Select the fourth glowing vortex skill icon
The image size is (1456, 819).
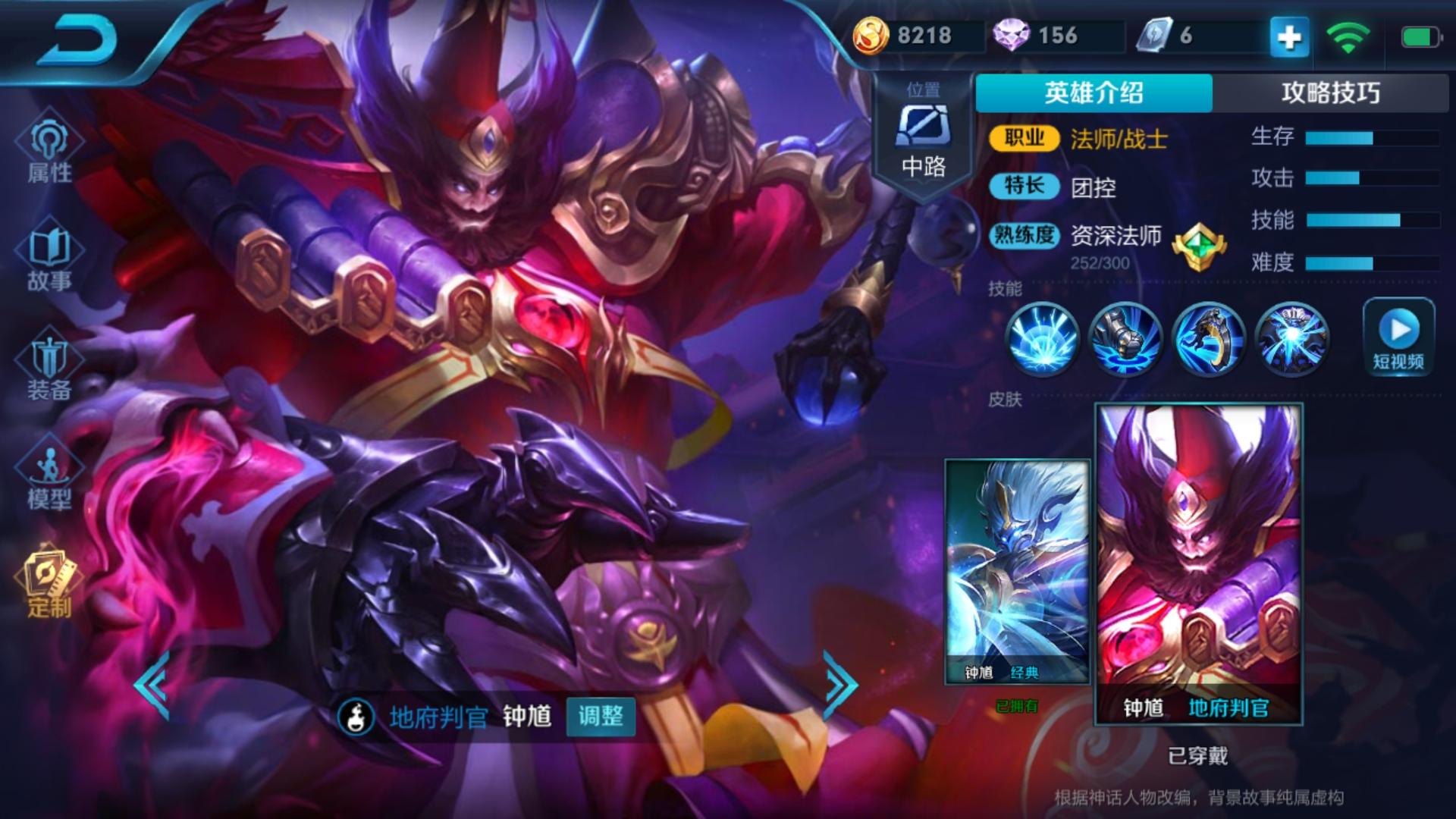(x=1291, y=338)
